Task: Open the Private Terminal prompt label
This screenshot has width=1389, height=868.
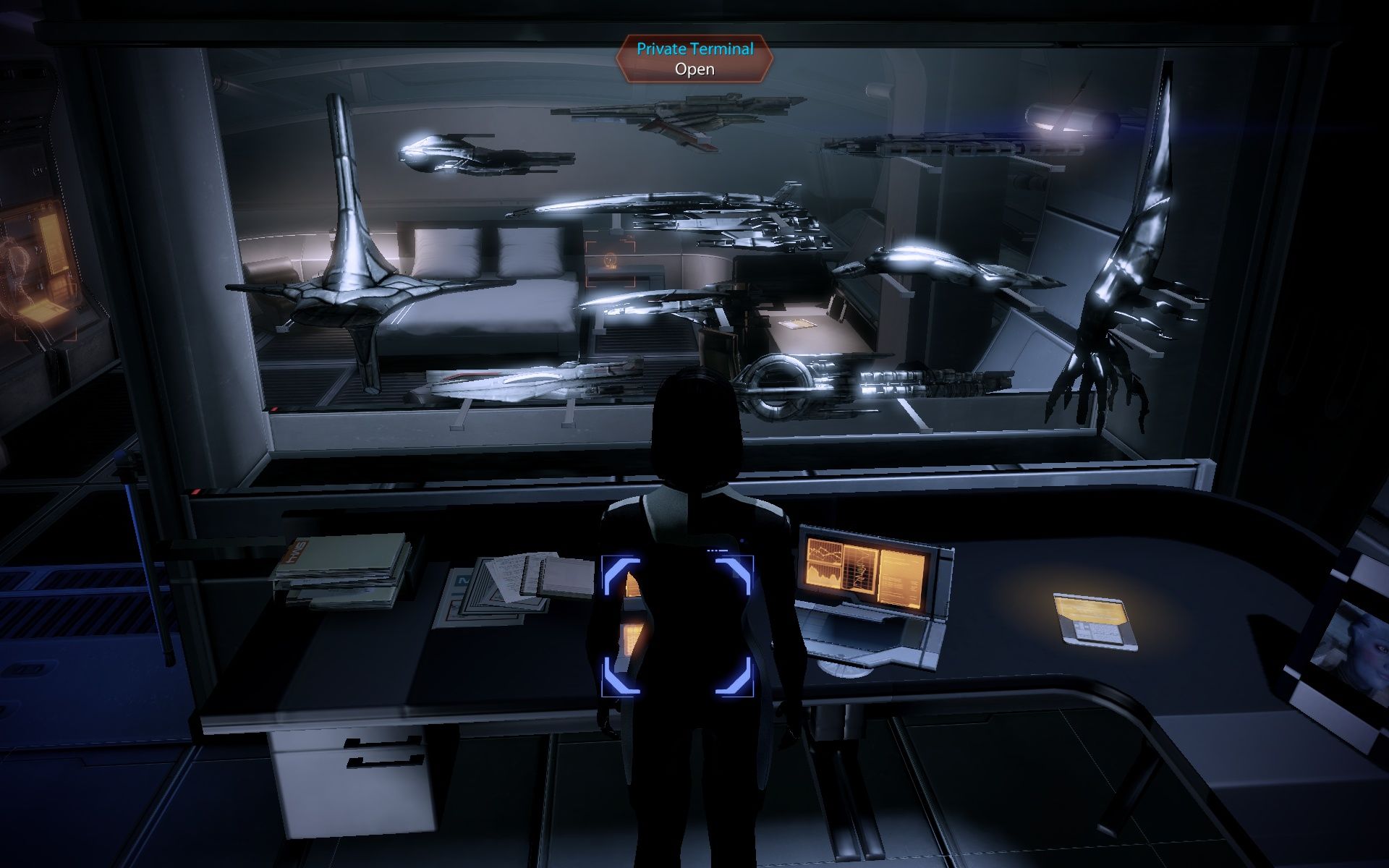Action: (694, 59)
